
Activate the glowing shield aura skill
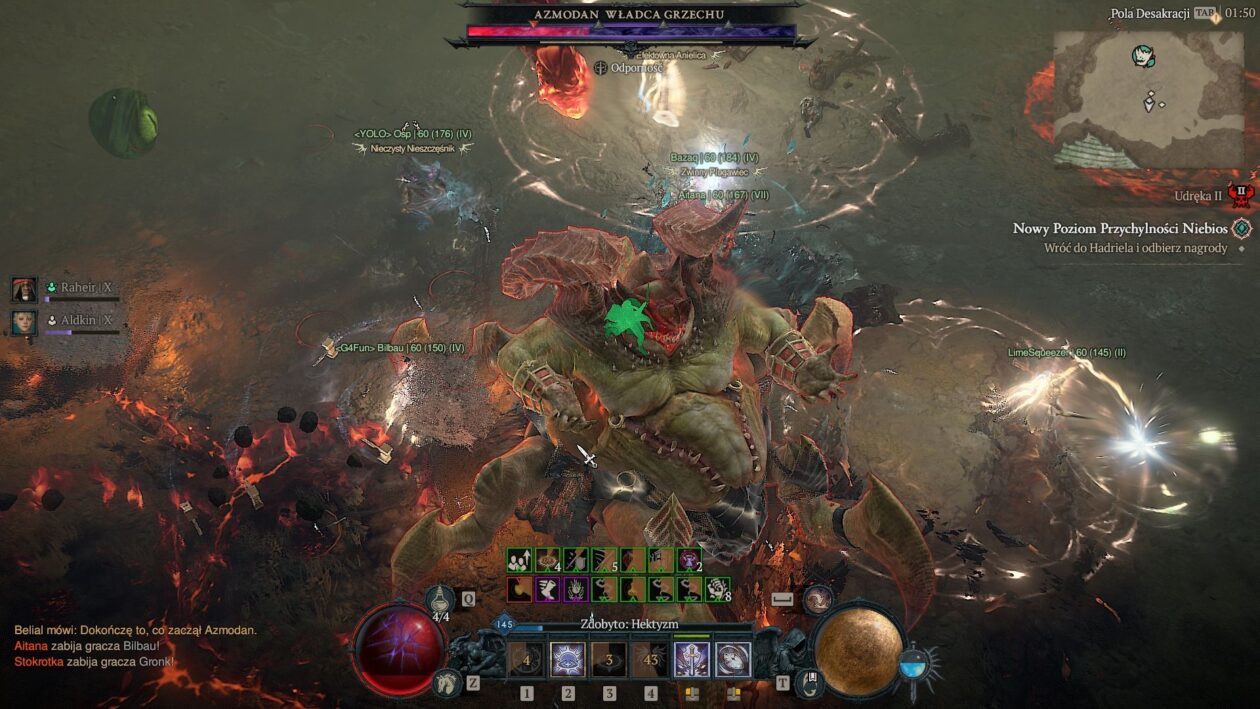(x=568, y=660)
